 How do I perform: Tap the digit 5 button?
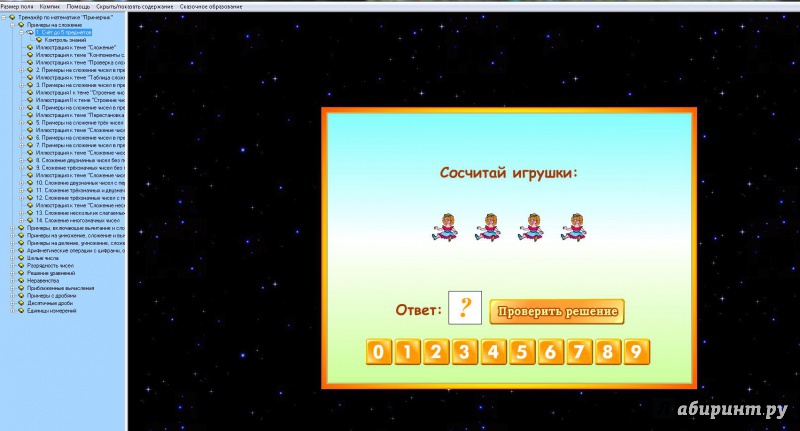[521, 352]
